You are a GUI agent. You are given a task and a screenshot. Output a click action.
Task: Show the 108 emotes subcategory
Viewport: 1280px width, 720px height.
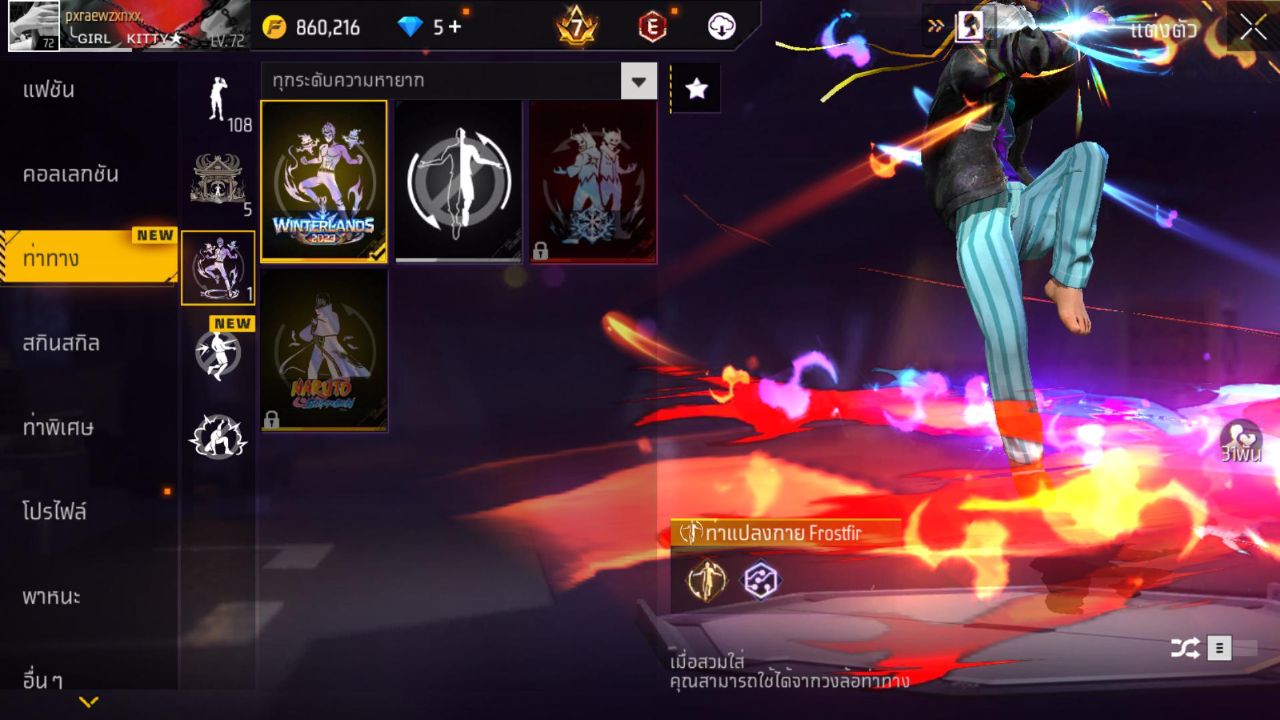218,101
